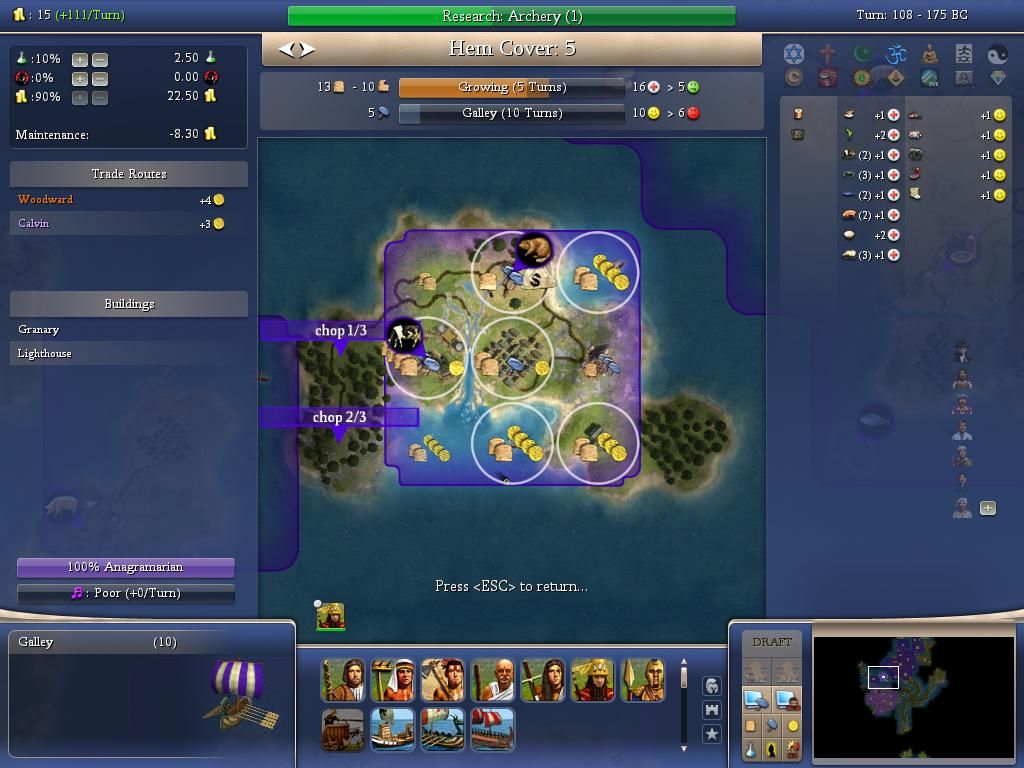The width and height of the screenshot is (1024, 768).
Task: Select the Hinduism Om religion icon
Action: pos(895,54)
